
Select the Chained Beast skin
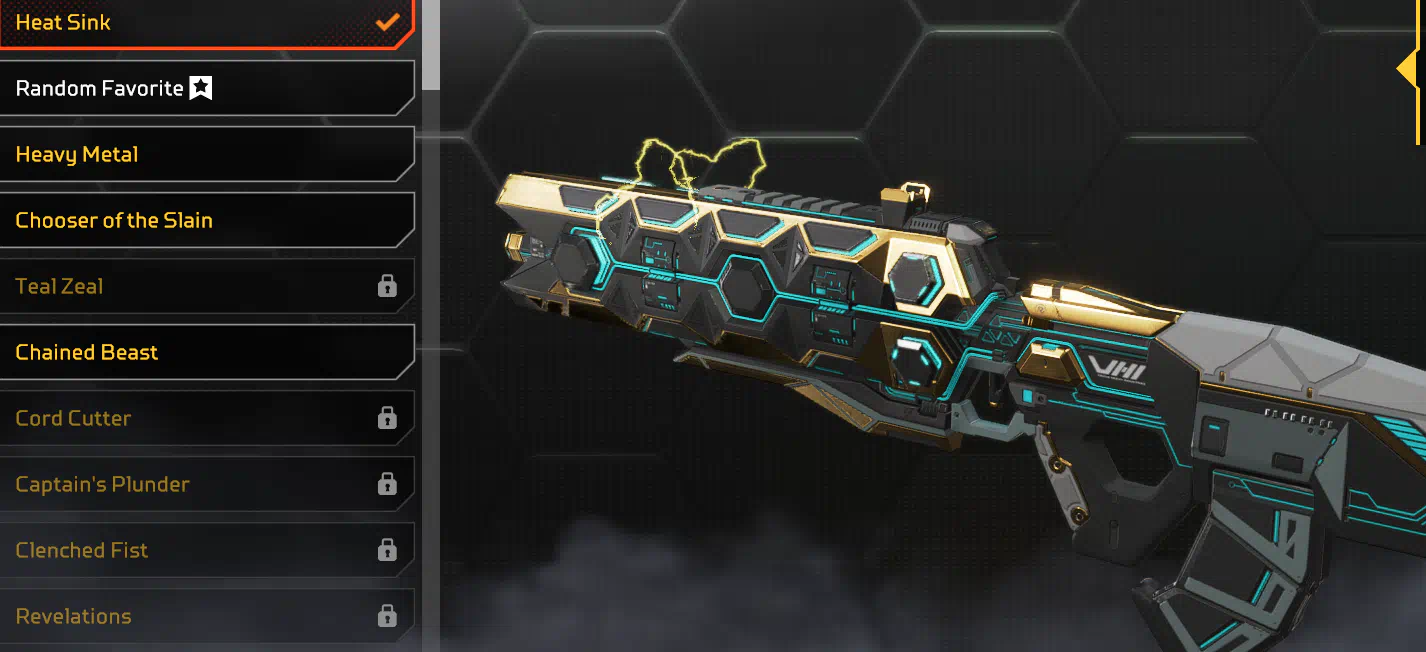pyautogui.click(x=200, y=353)
